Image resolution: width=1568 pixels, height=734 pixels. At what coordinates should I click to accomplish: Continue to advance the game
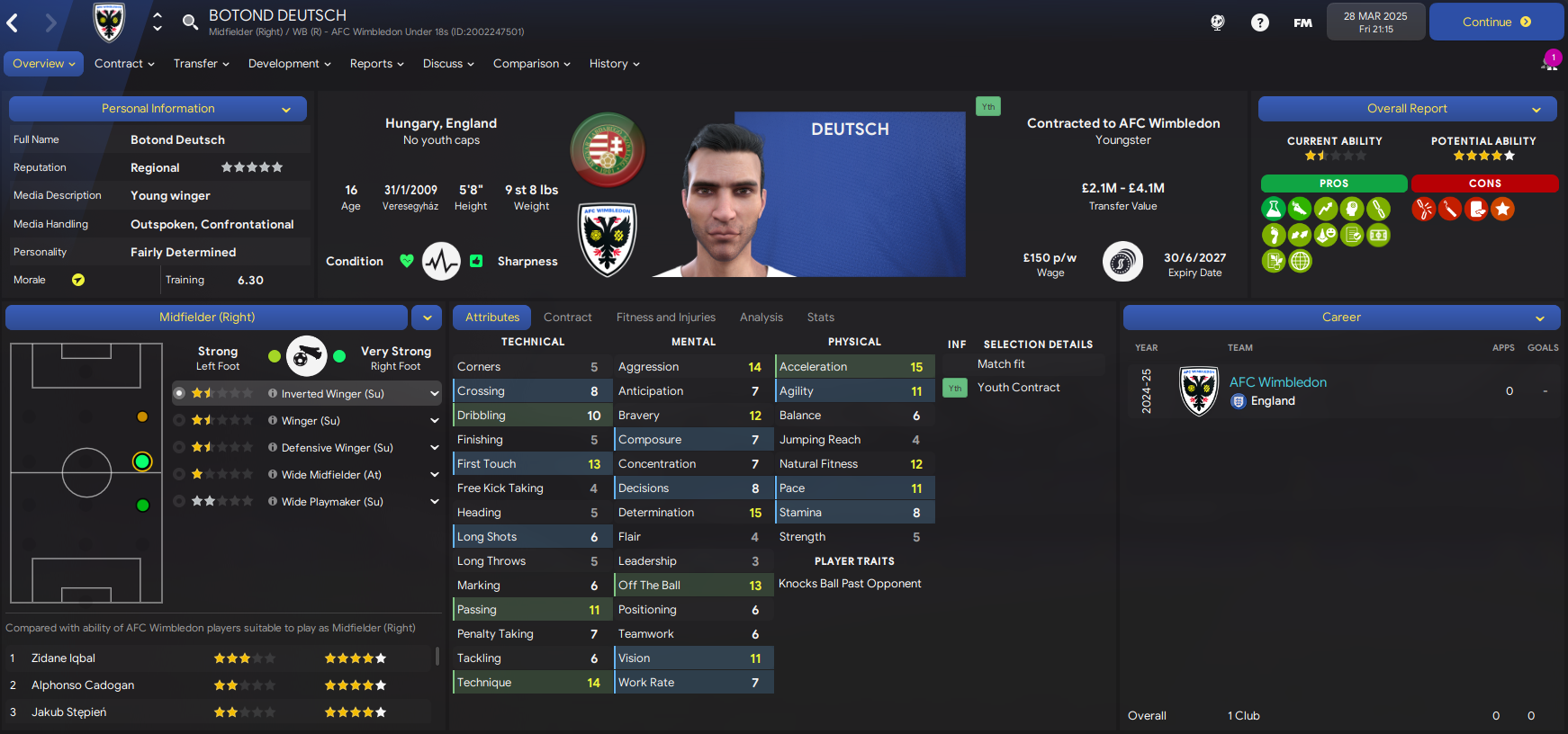[1495, 22]
